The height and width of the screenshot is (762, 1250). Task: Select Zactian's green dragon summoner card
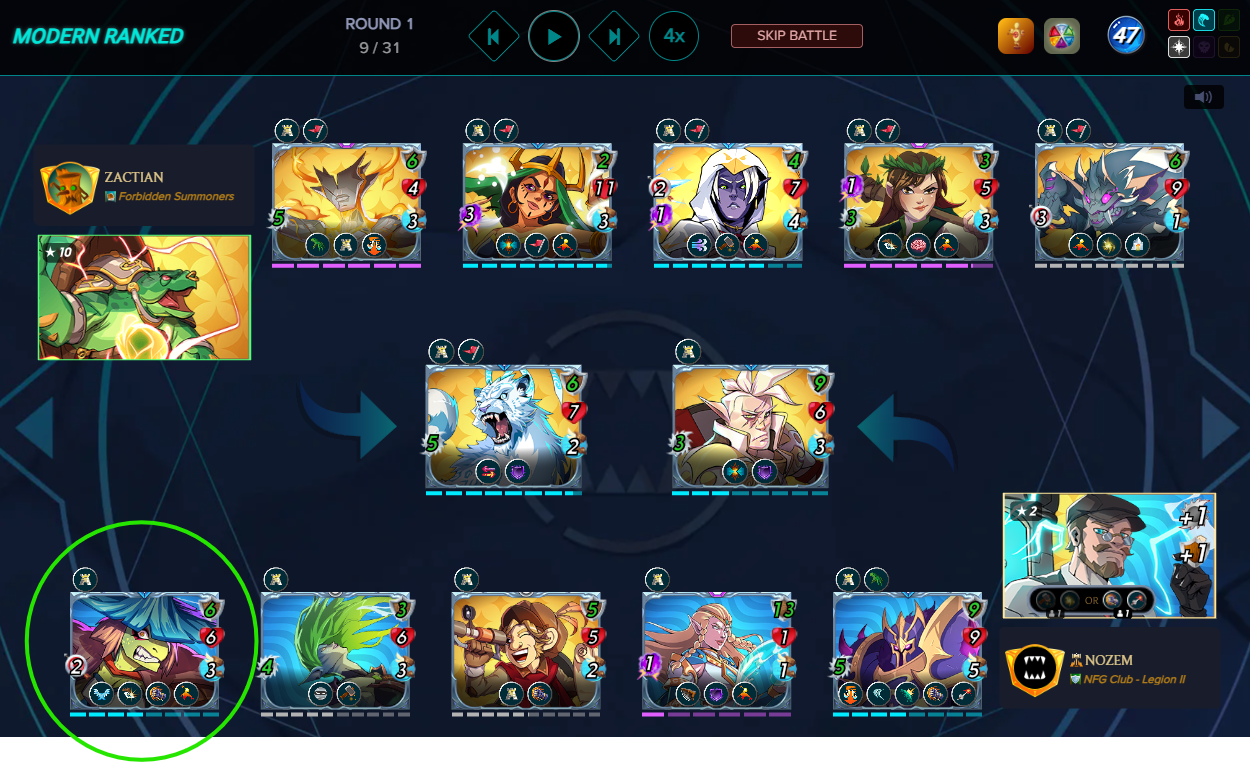pos(144,297)
